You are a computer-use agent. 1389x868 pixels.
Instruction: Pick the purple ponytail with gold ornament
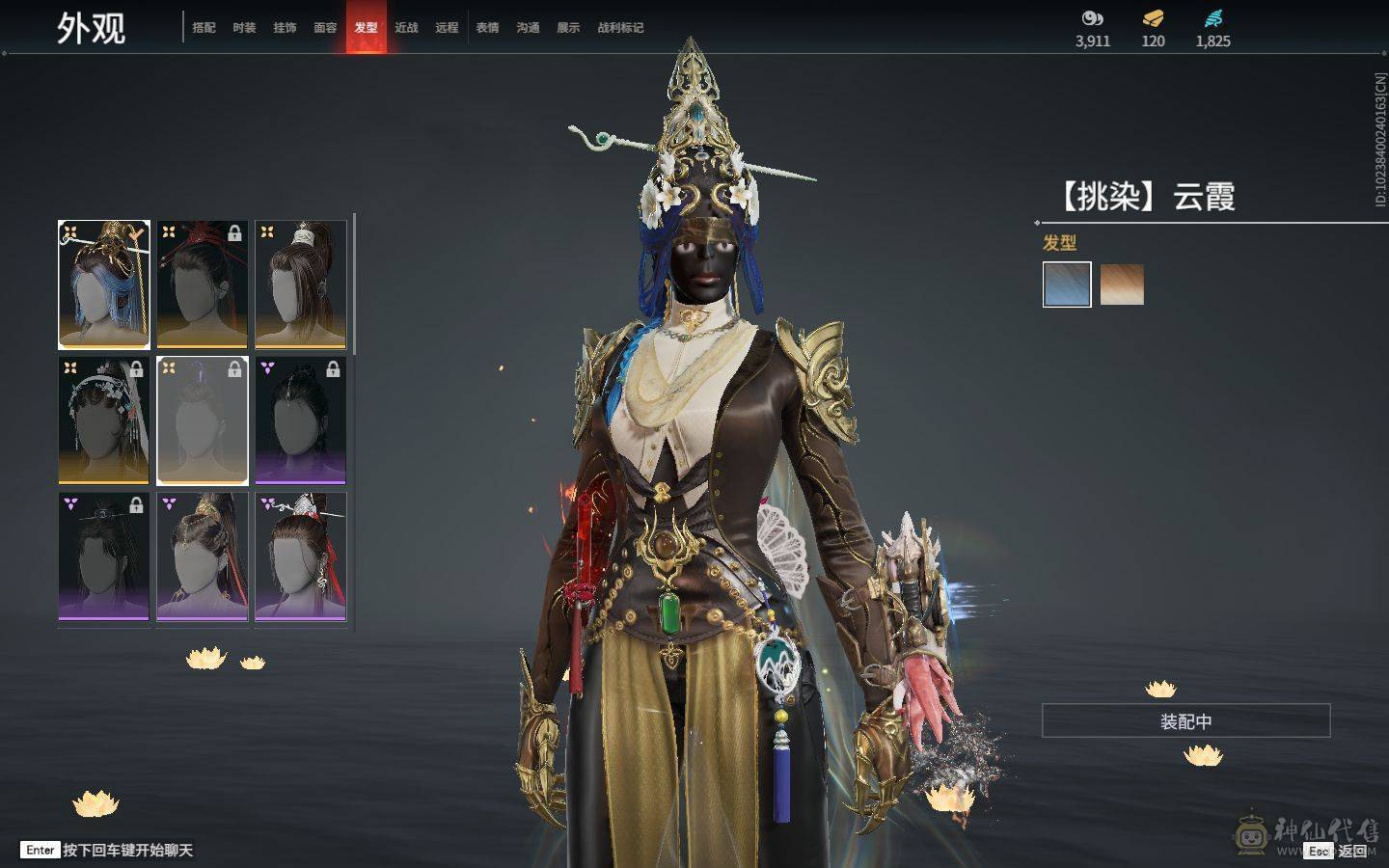(x=203, y=556)
